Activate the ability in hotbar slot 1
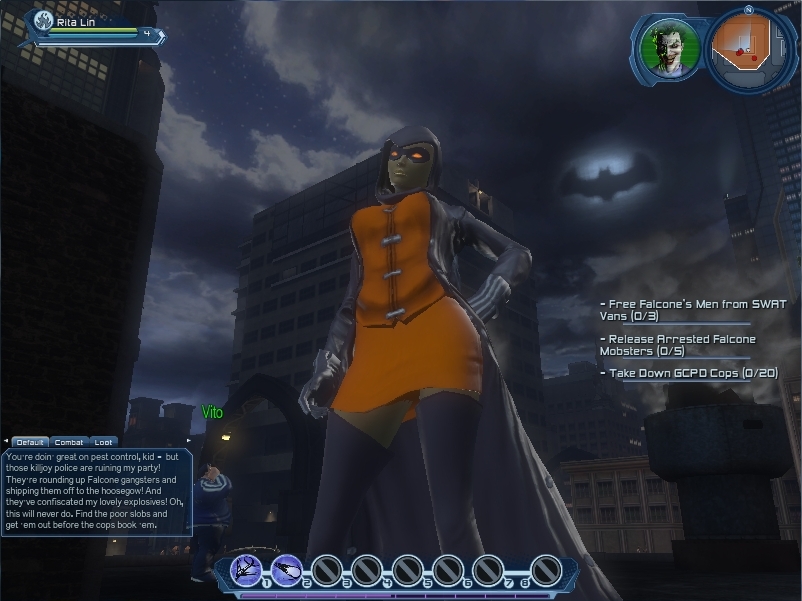 pos(246,569)
